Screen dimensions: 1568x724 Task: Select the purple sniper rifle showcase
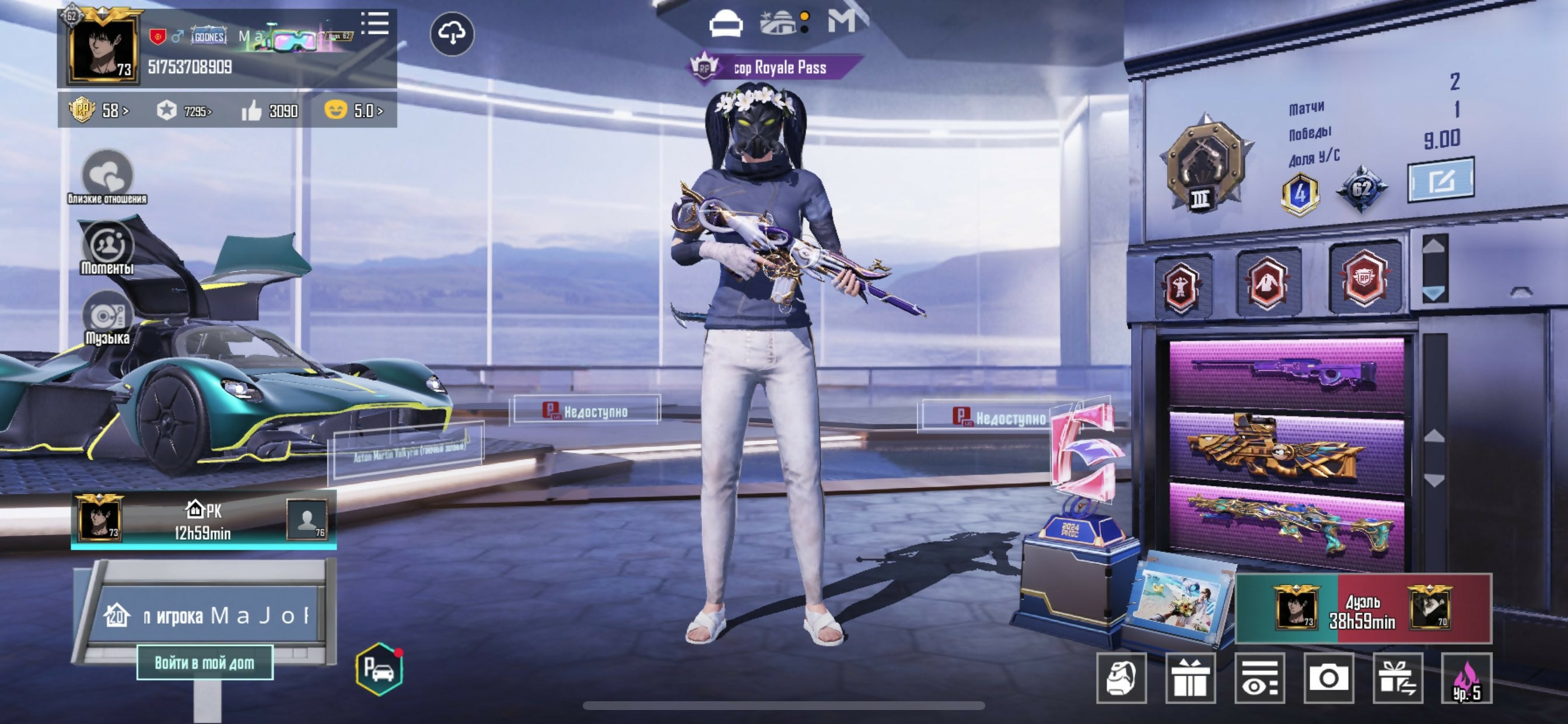(x=1286, y=372)
